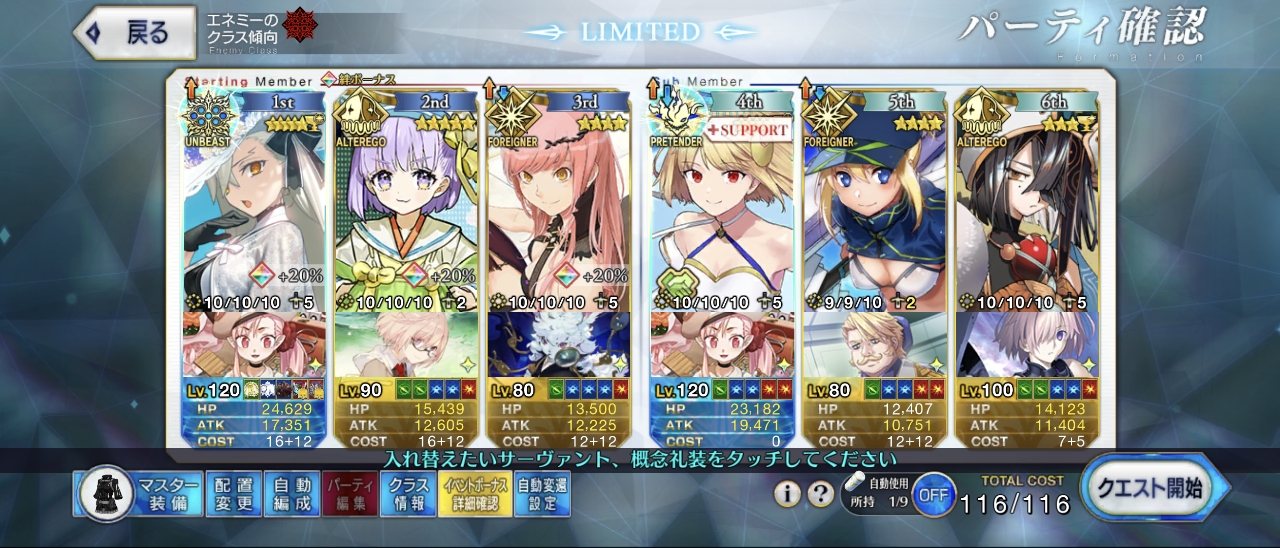This screenshot has height=548, width=1280.
Task: Open the クラス情報 class info panel
Action: [x=408, y=494]
